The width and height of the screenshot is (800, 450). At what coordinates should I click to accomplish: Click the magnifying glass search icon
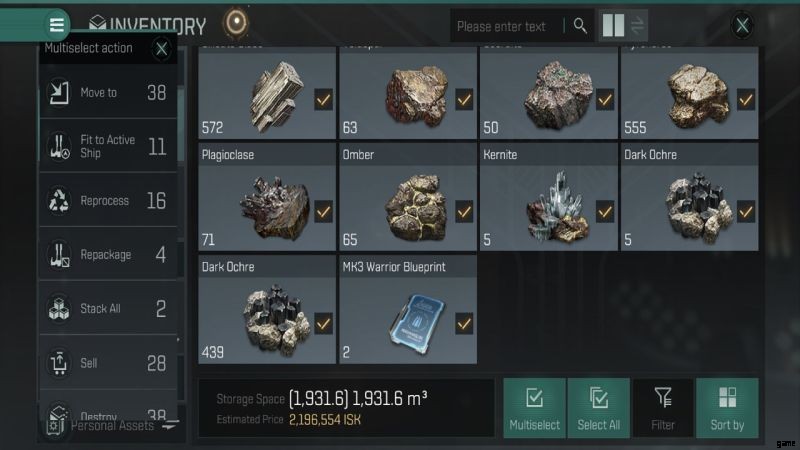pyautogui.click(x=580, y=26)
